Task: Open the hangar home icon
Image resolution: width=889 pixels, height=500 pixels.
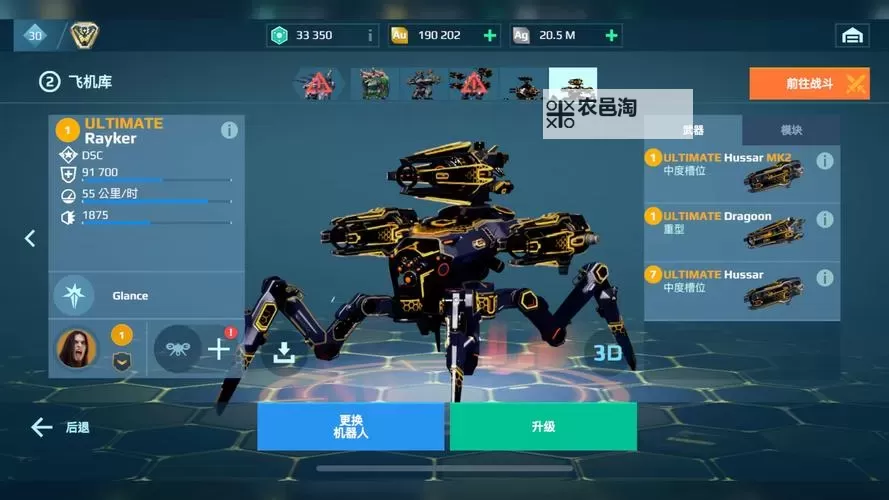Action: point(852,35)
